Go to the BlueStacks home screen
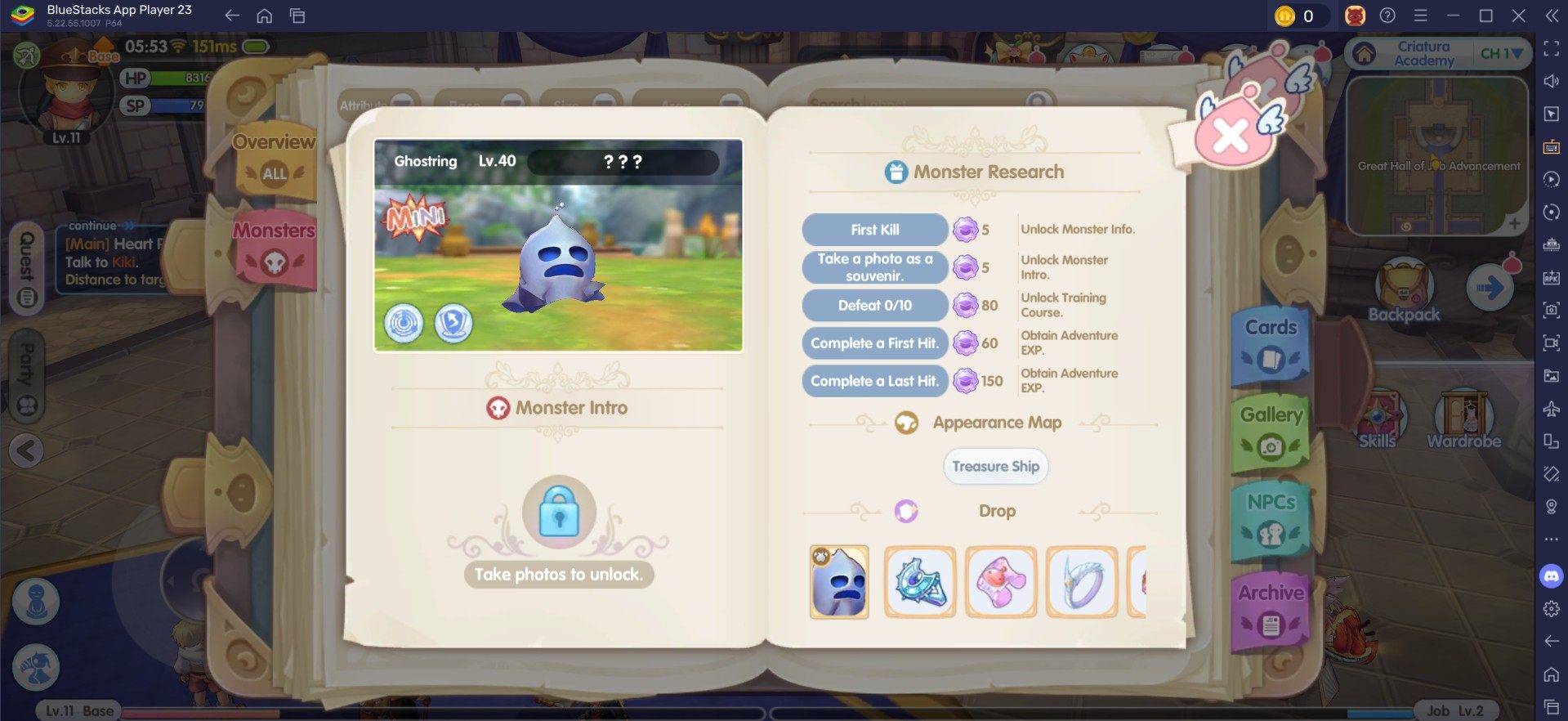Viewport: 1568px width, 721px height. [264, 16]
